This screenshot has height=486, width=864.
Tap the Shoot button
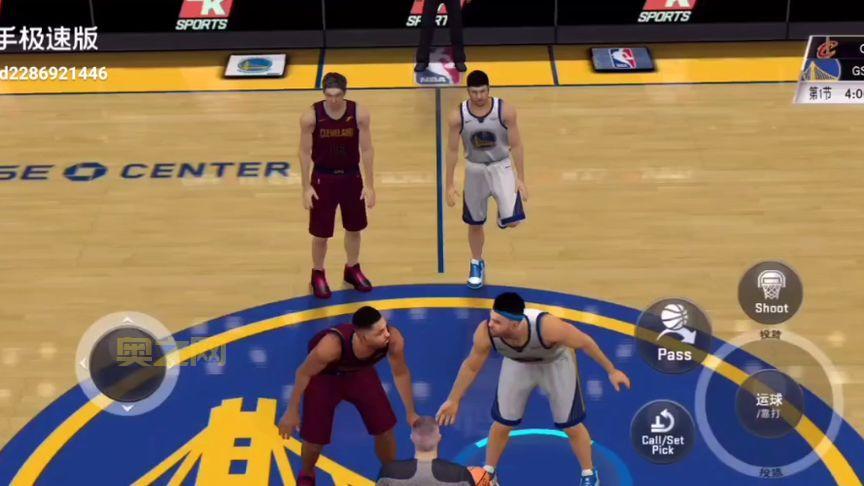tap(770, 292)
